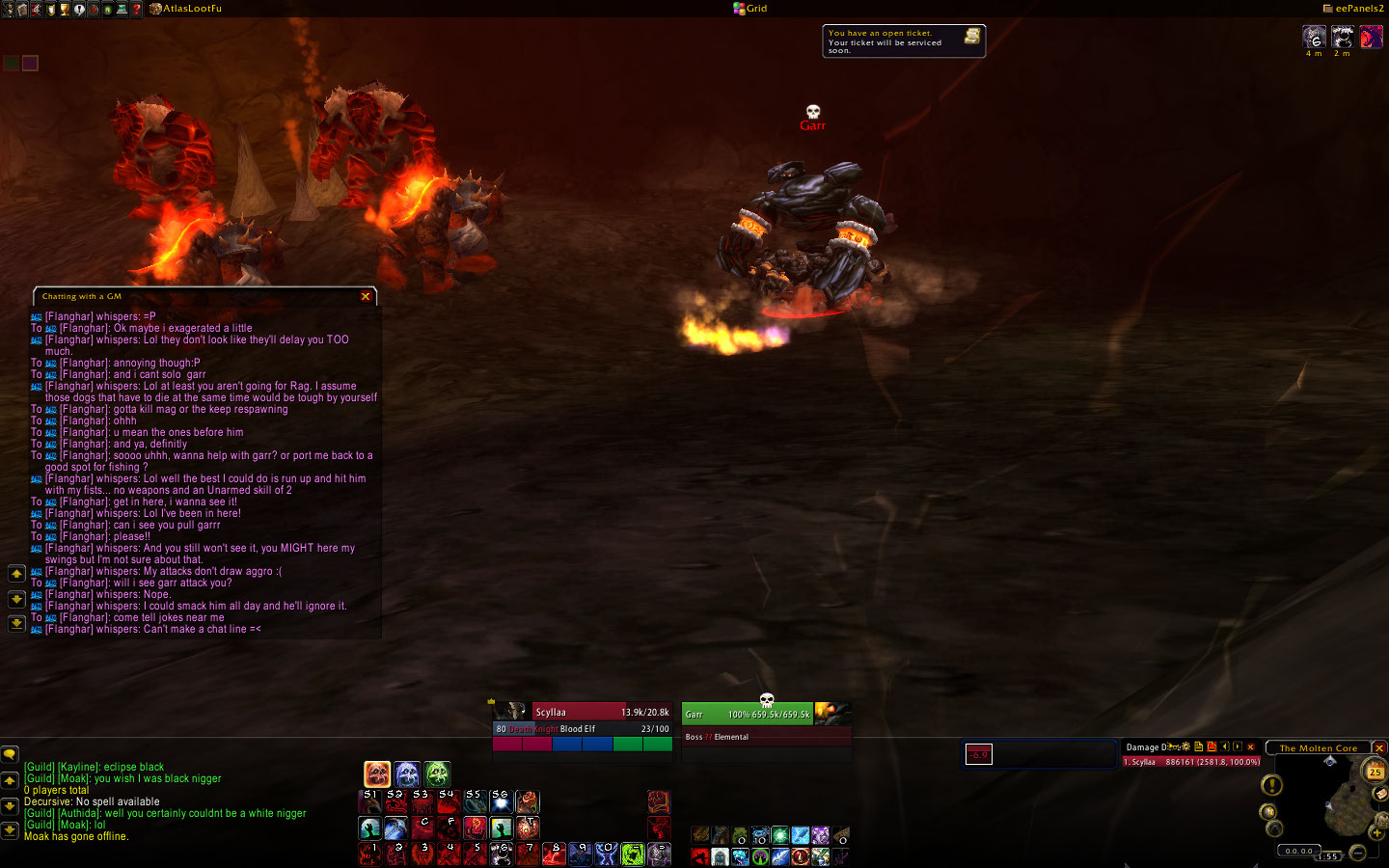Open the calendar button showing 25
The height and width of the screenshot is (868, 1389).
[1375, 772]
